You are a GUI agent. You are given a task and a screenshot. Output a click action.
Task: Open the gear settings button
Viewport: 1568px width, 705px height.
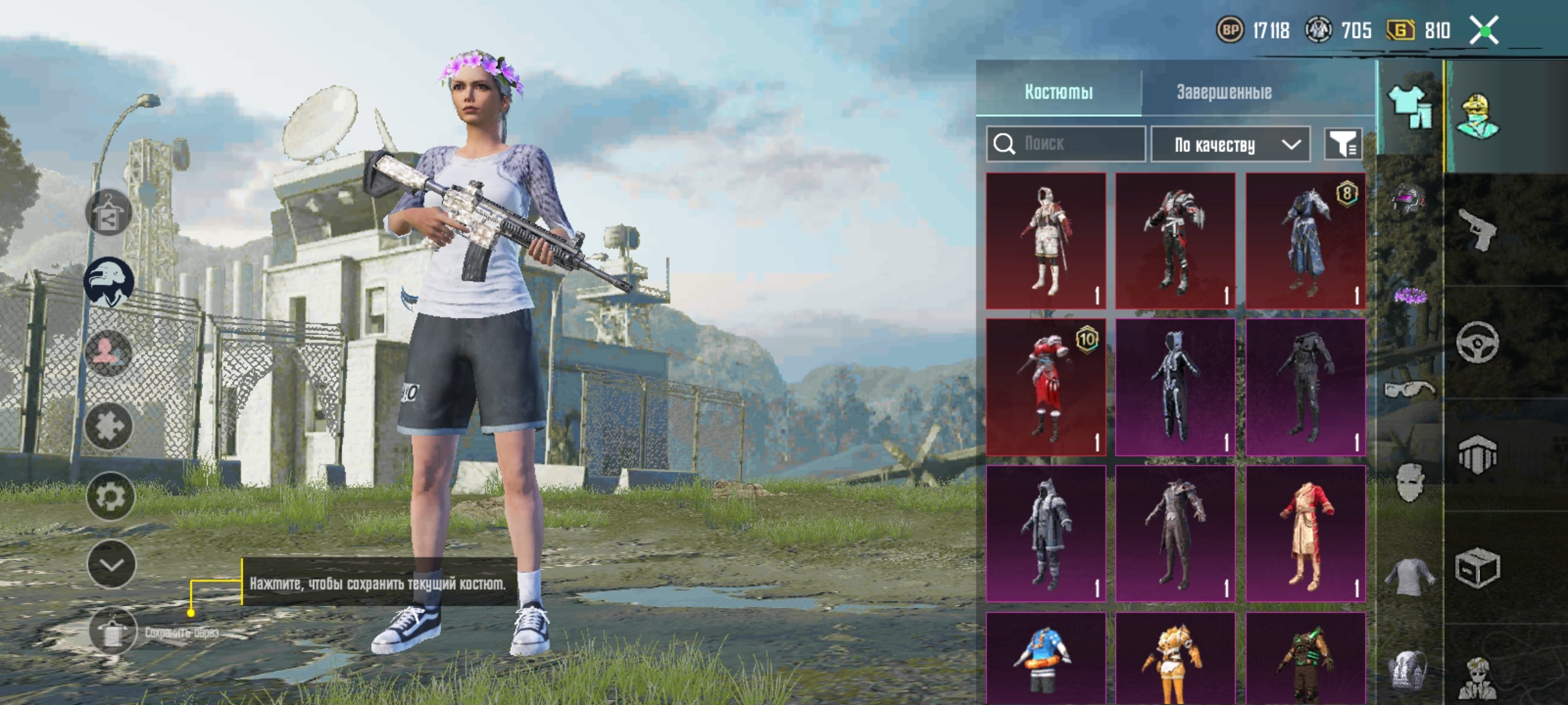(x=110, y=497)
